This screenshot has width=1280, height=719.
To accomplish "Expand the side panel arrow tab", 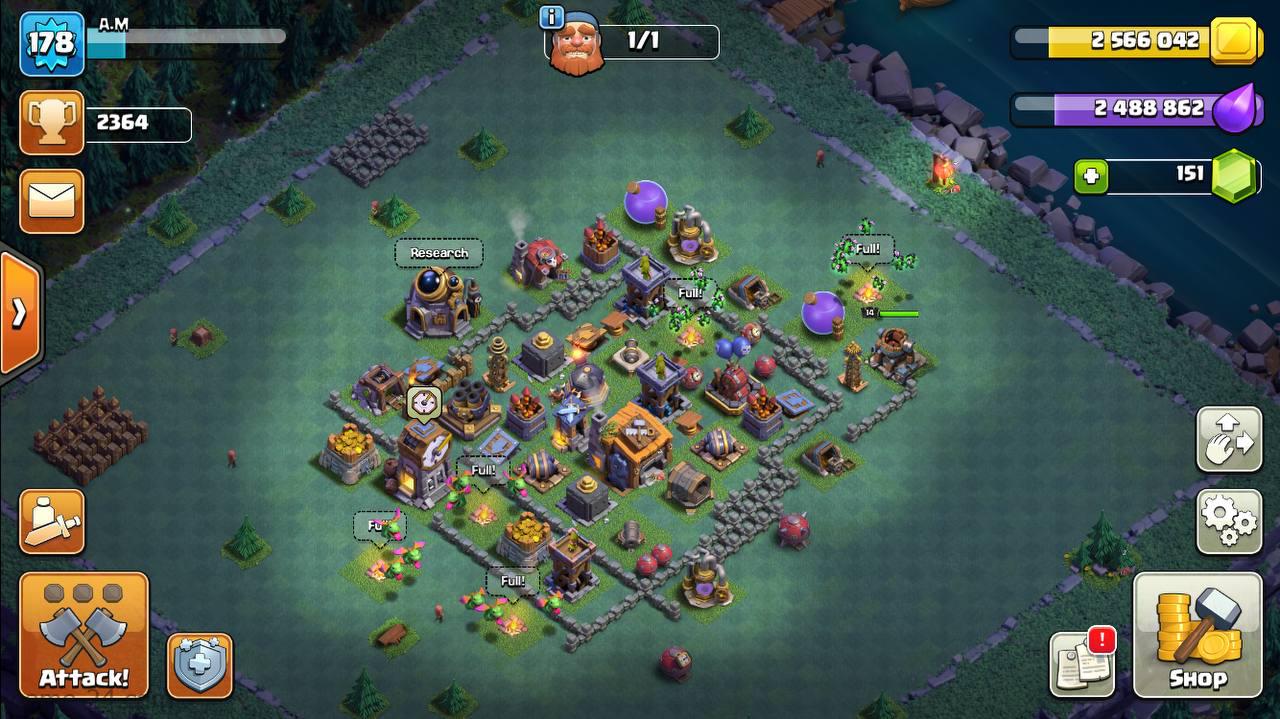I will tap(20, 313).
